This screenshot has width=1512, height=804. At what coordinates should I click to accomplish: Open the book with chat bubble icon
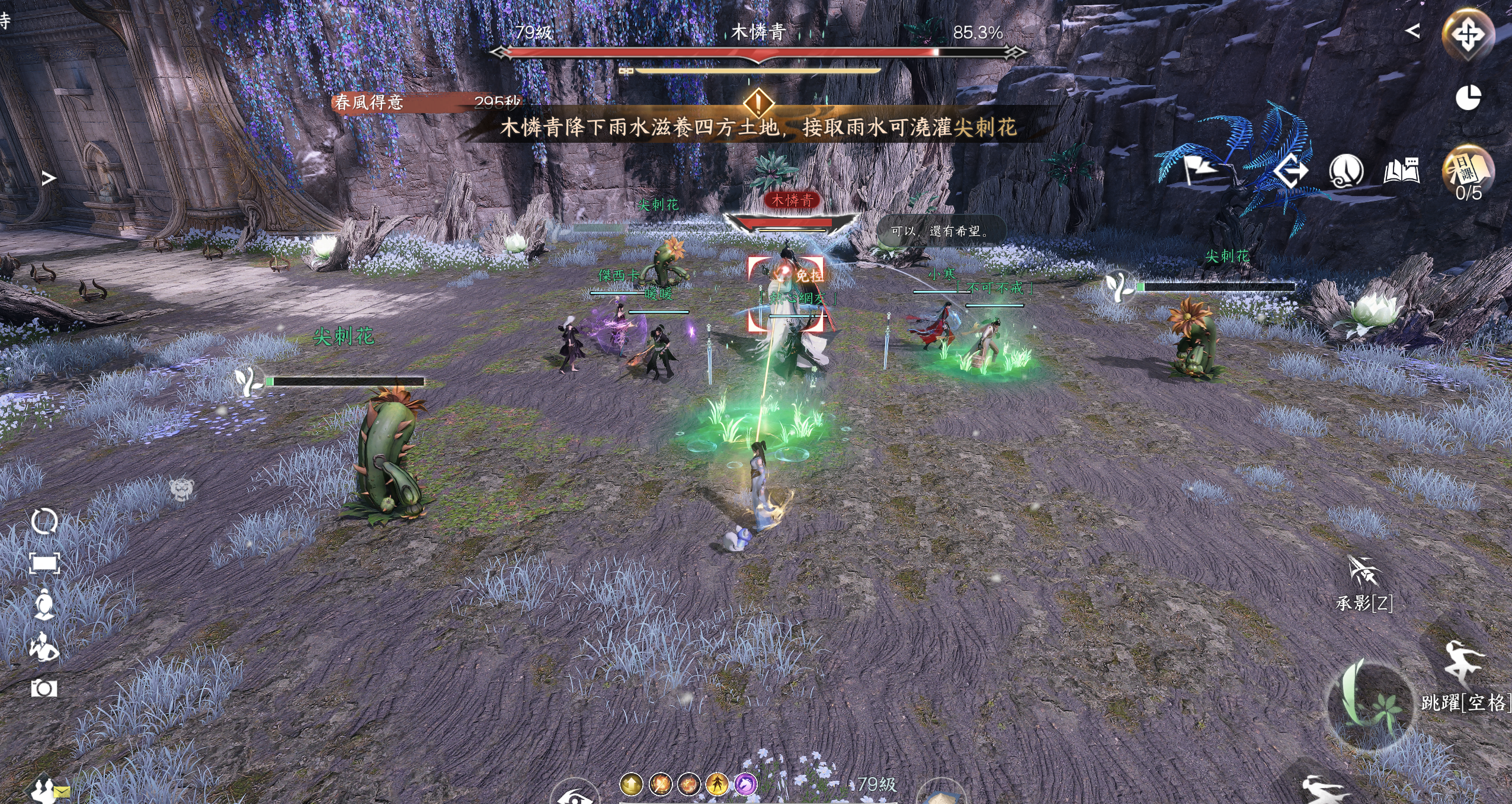[x=1402, y=172]
